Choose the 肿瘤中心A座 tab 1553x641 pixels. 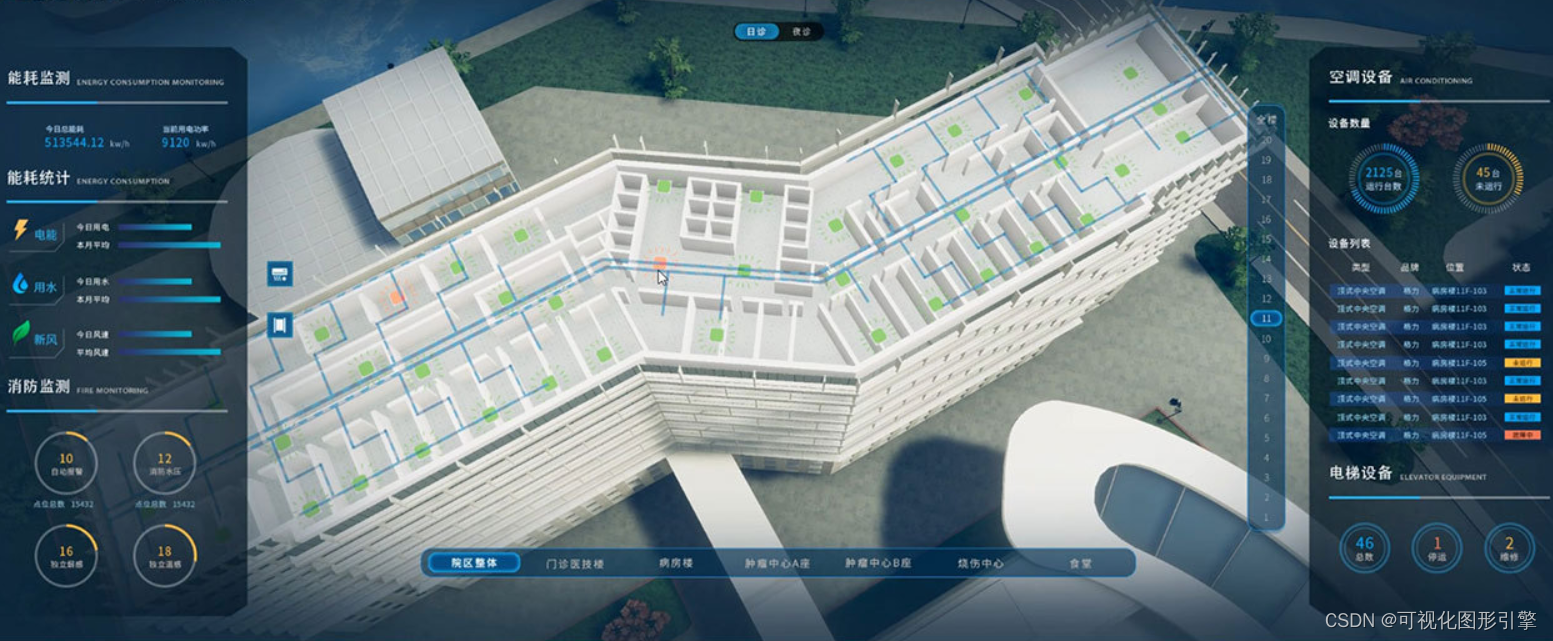(777, 563)
